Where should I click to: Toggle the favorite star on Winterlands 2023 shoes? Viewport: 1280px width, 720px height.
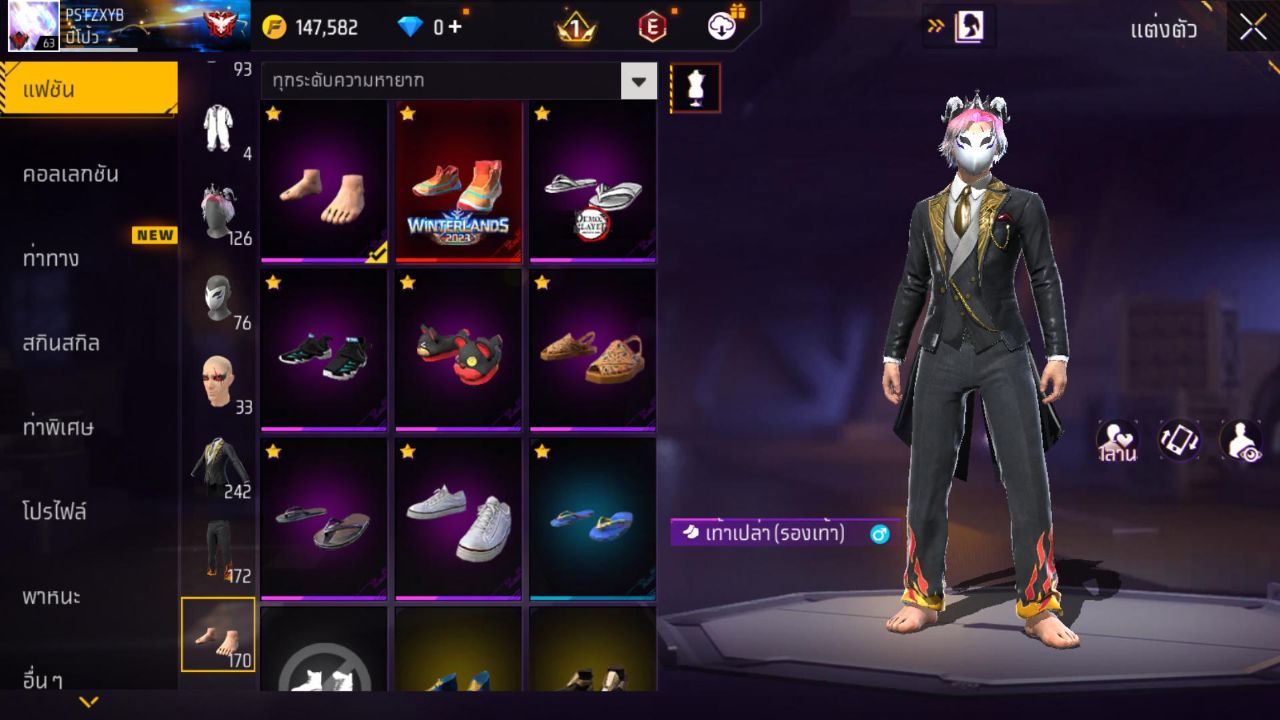(406, 114)
